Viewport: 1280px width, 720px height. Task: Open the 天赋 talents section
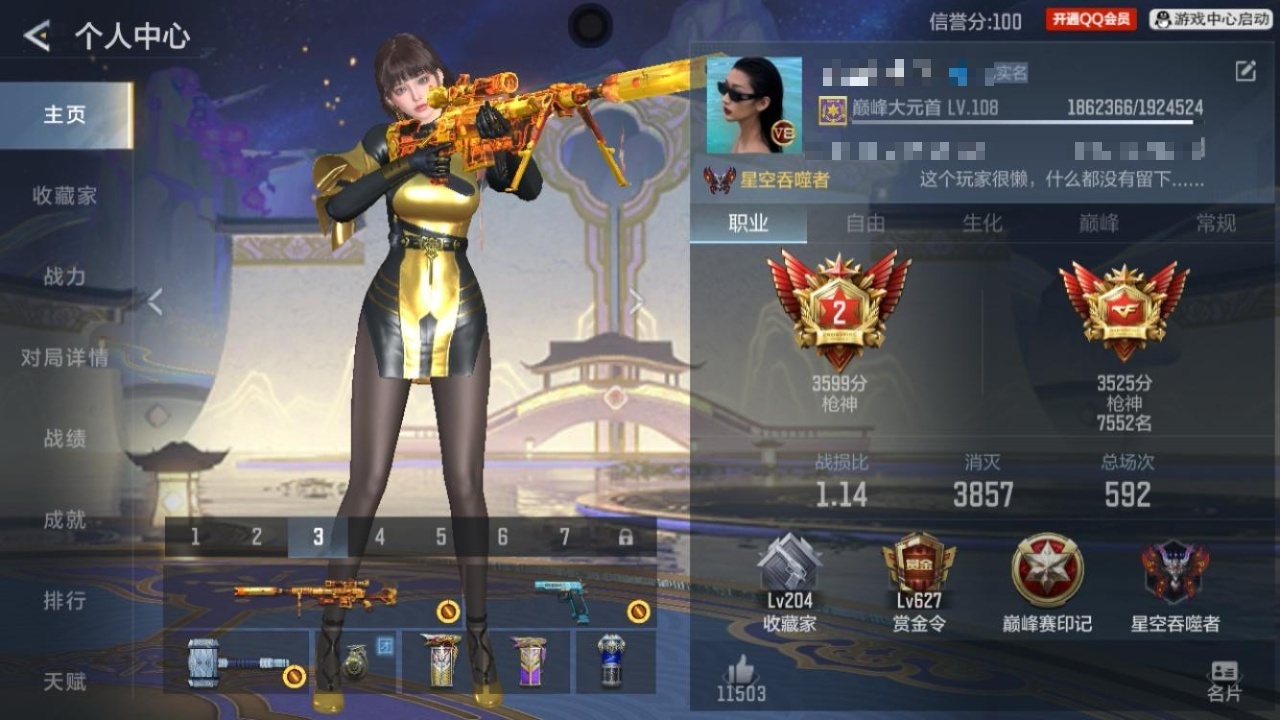click(65, 682)
